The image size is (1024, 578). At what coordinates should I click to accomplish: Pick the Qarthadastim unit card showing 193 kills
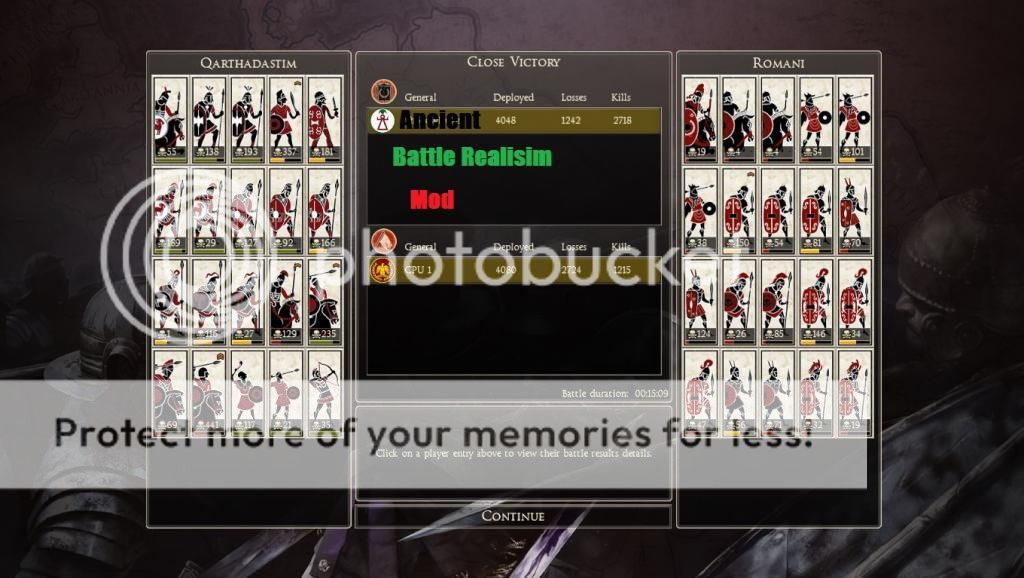point(247,118)
